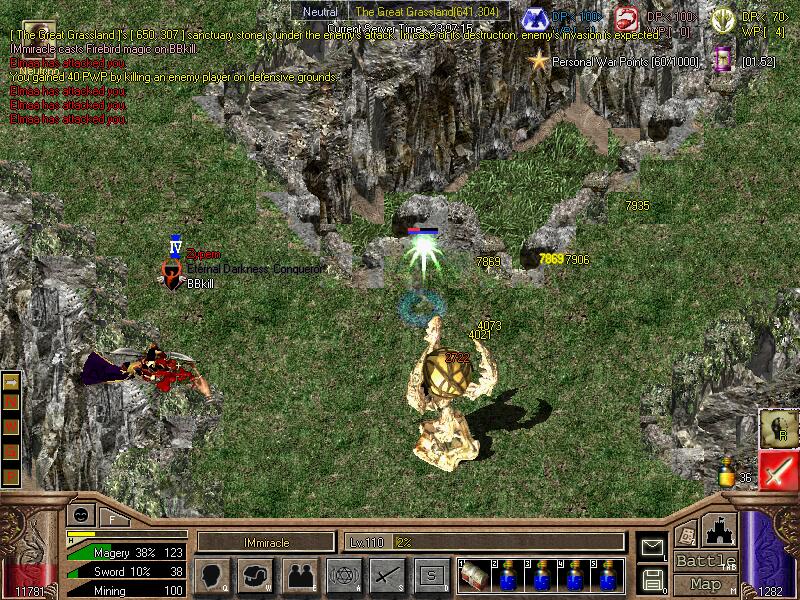Open the Battle panel
The width and height of the screenshot is (800, 600).
point(705,561)
